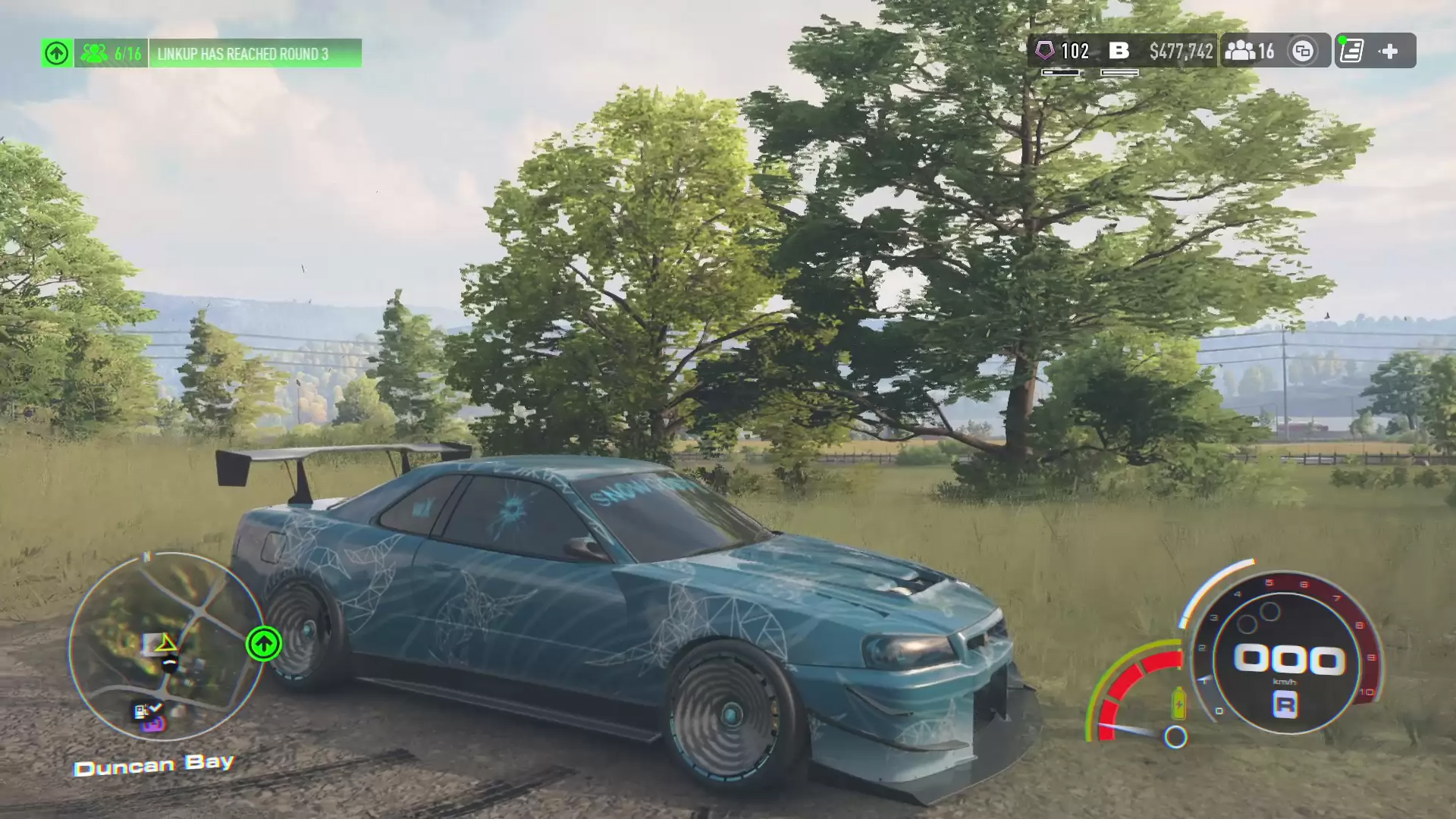Click the gas station marker on minimap
This screenshot has width=1456, height=819.
click(x=144, y=711)
